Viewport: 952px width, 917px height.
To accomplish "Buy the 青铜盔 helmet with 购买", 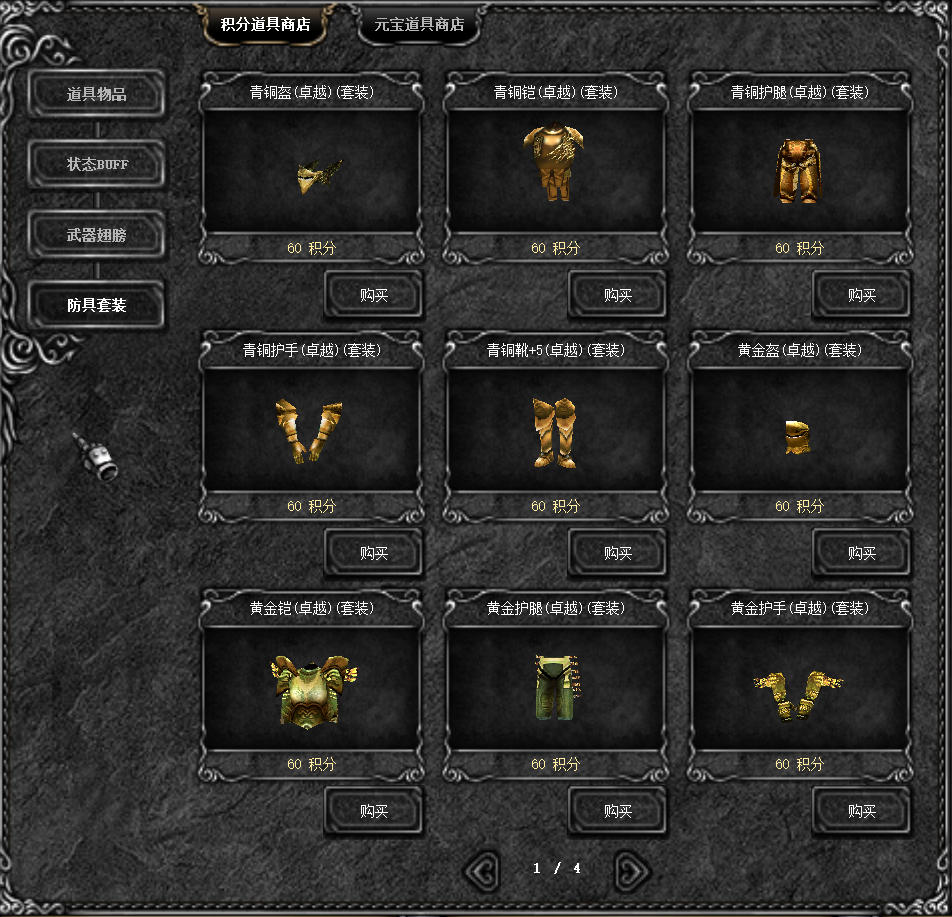I will (373, 295).
